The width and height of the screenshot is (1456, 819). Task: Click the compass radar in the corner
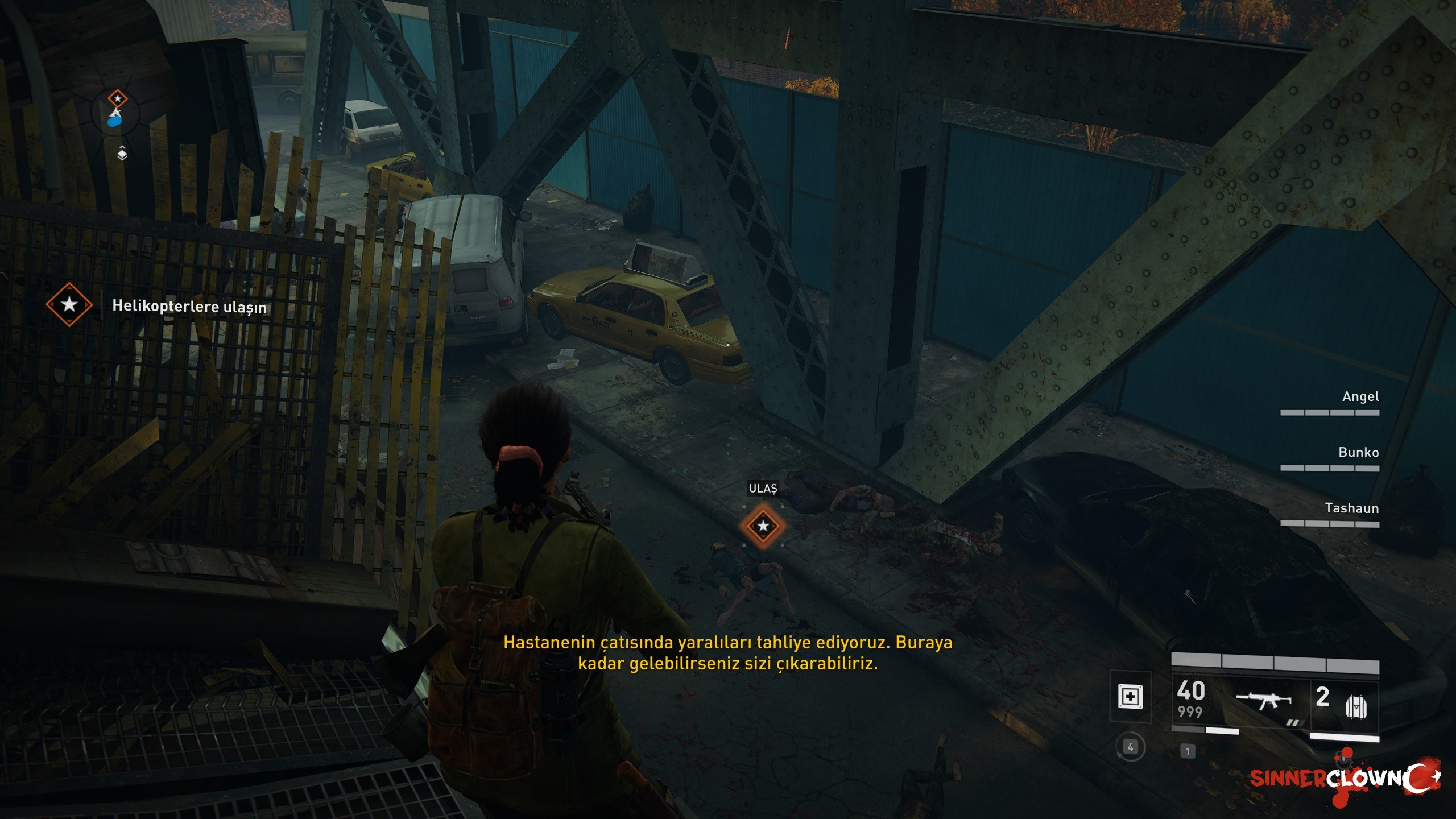(116, 113)
